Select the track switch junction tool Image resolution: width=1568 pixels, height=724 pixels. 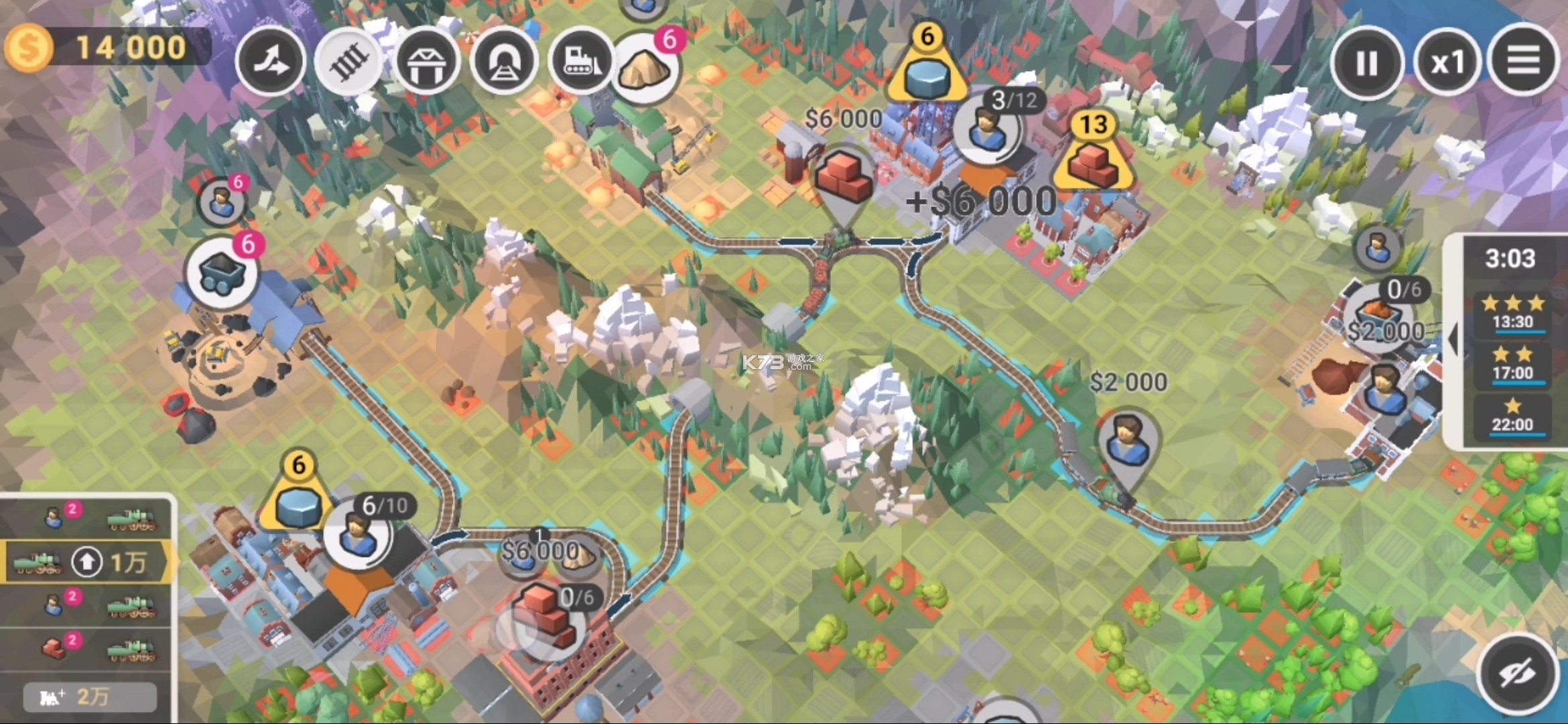(271, 62)
